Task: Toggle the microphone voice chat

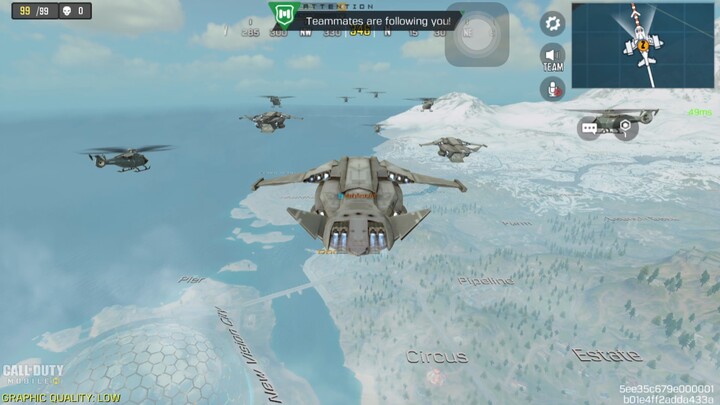Action: coord(552,89)
